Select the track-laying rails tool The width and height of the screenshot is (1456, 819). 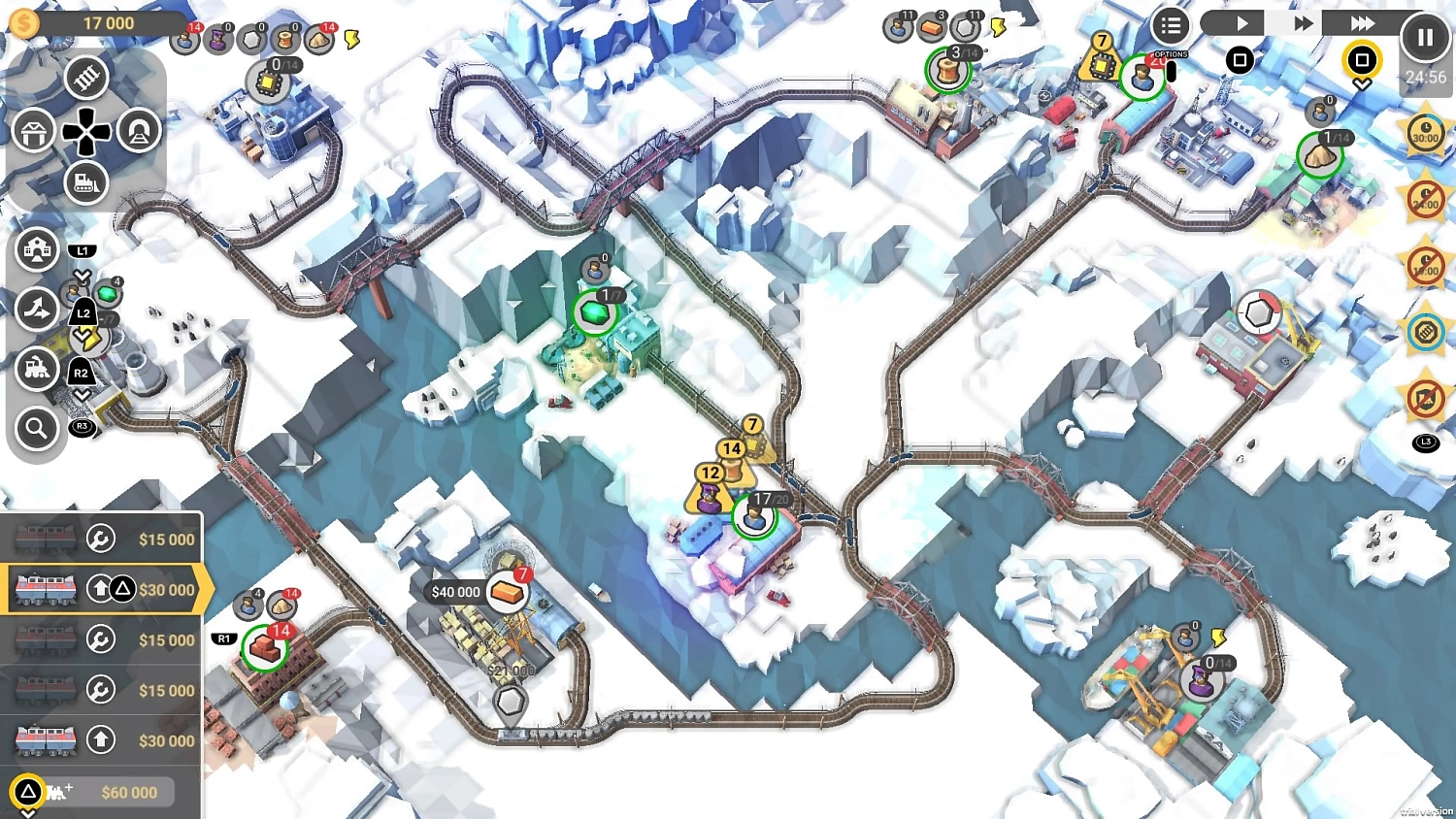[86, 78]
